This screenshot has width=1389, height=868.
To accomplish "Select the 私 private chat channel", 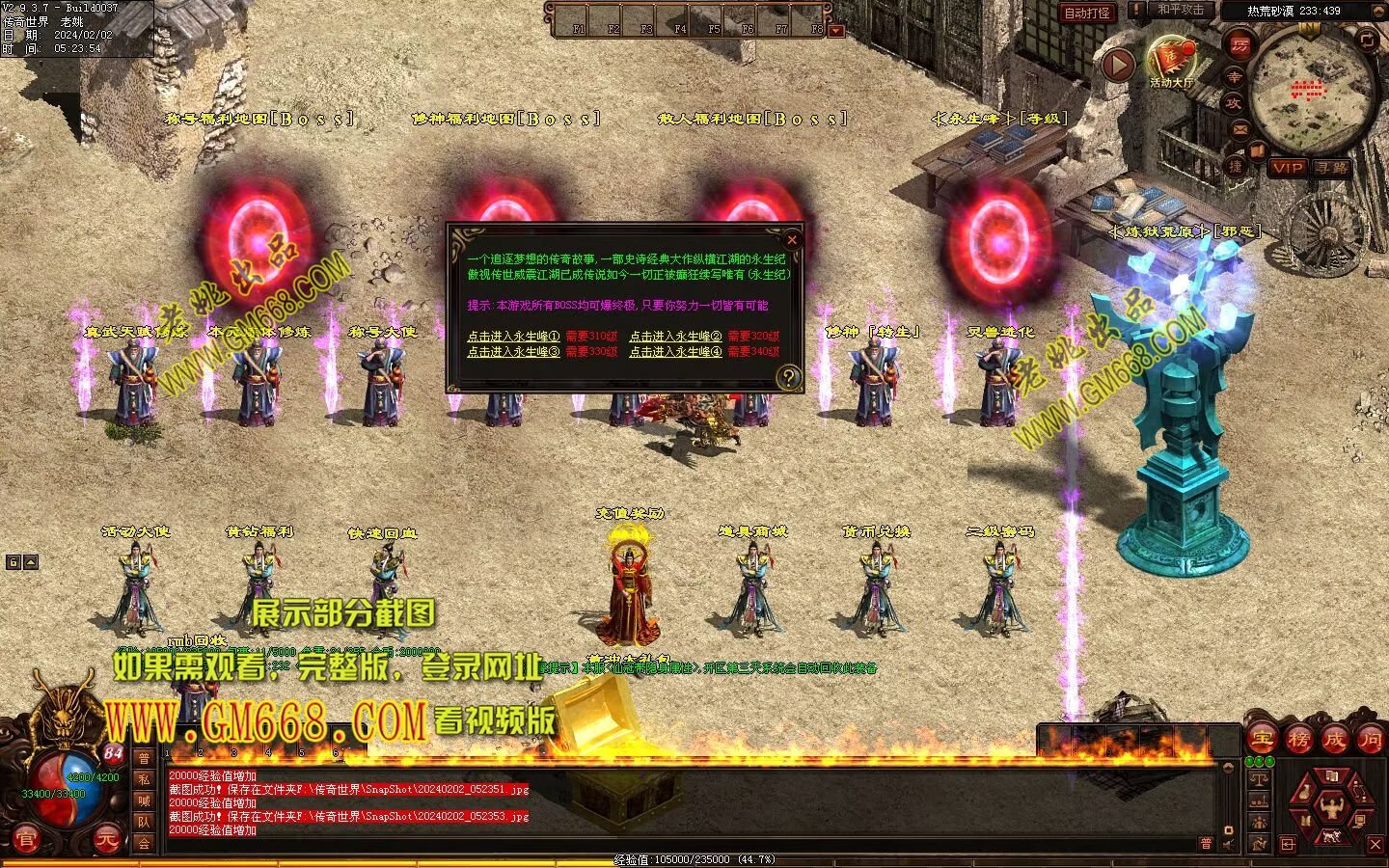I will (144, 779).
